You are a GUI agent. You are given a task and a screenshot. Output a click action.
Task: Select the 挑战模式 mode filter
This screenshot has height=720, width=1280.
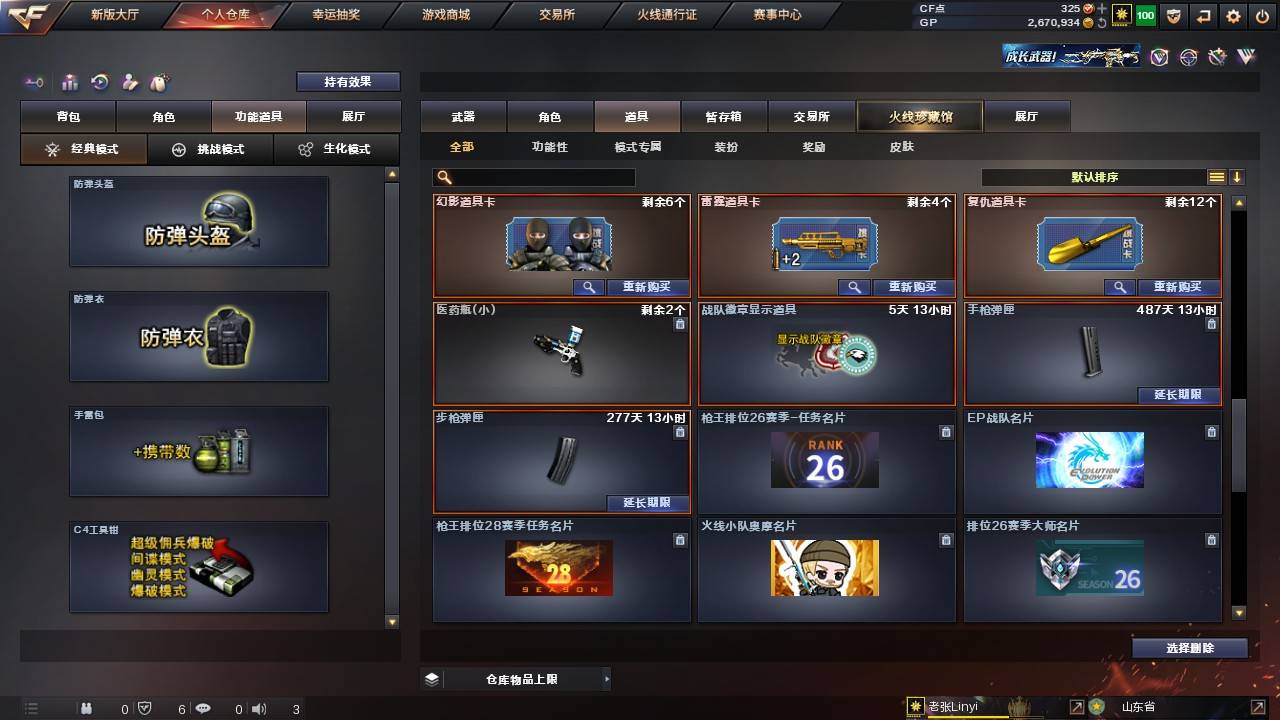pos(208,149)
